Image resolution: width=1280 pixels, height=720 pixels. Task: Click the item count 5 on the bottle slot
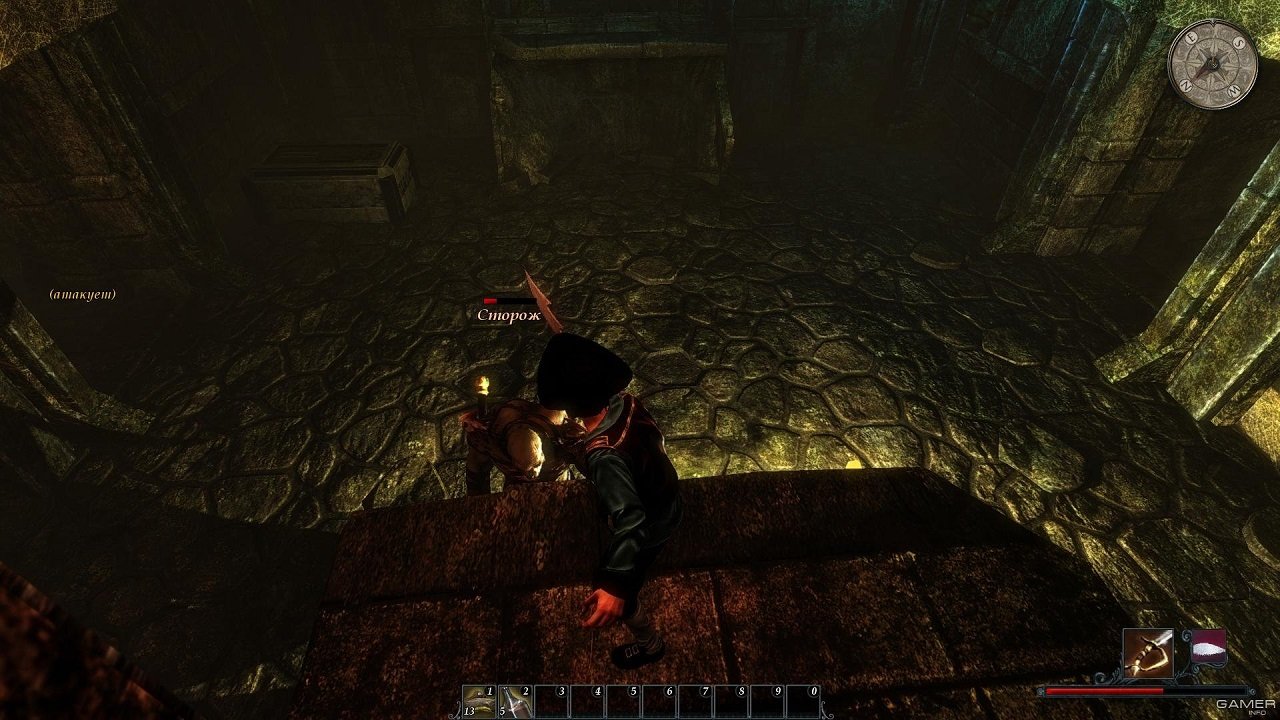point(502,712)
